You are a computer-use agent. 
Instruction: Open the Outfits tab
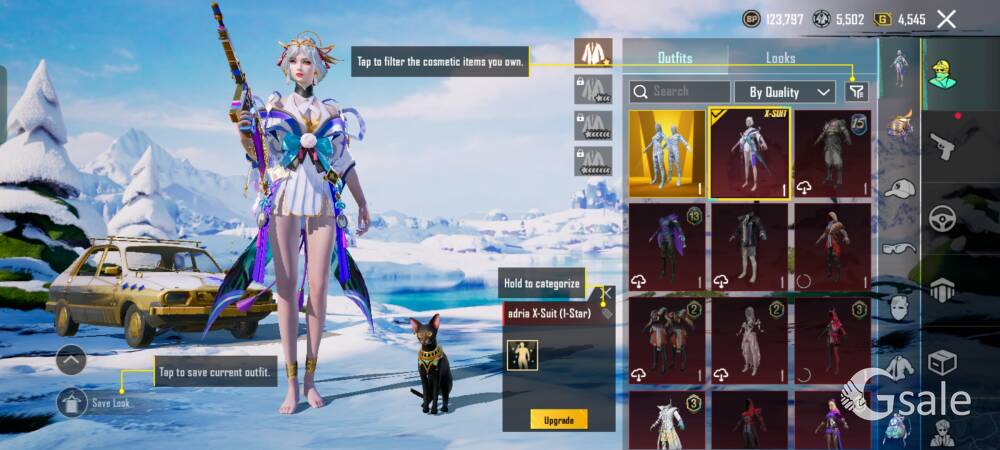[675, 58]
